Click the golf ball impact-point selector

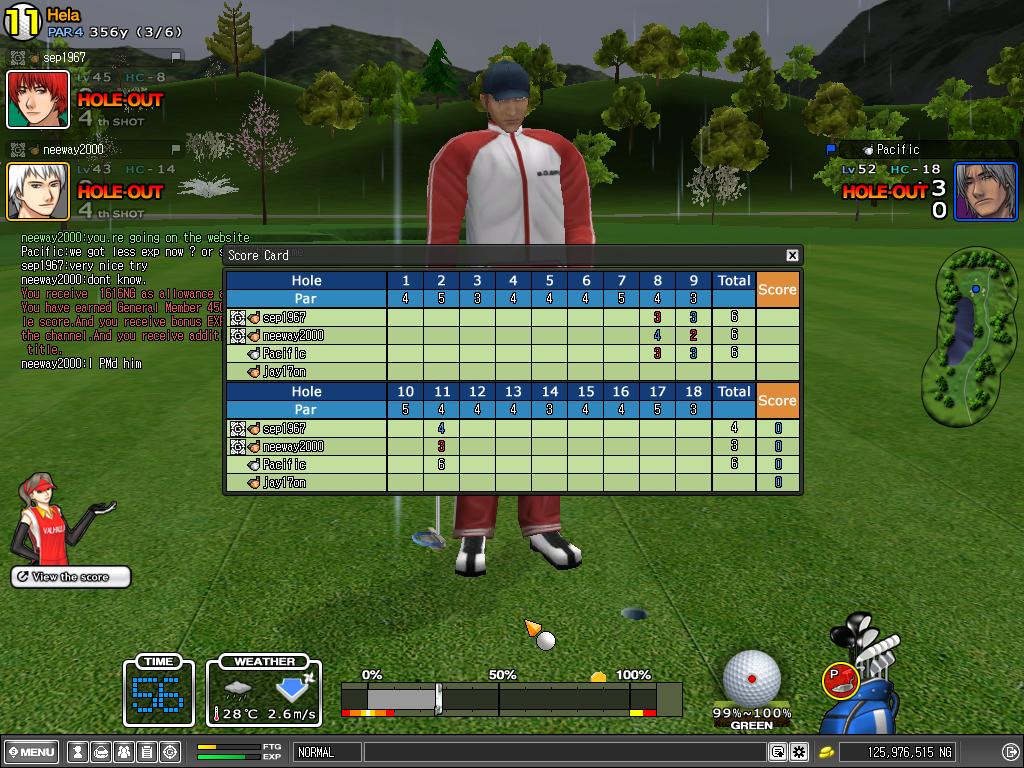point(752,678)
